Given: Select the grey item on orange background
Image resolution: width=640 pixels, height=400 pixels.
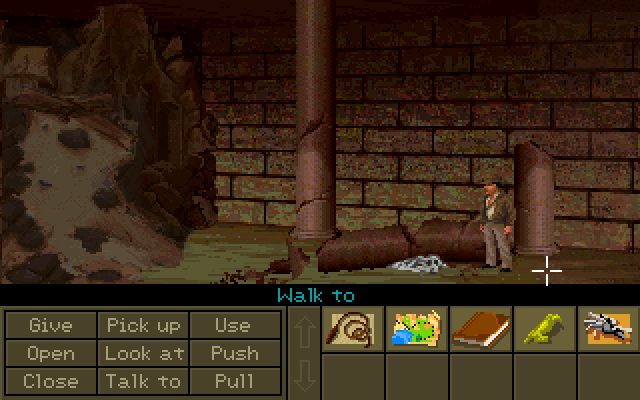Looking at the screenshot, I should [x=607, y=328].
